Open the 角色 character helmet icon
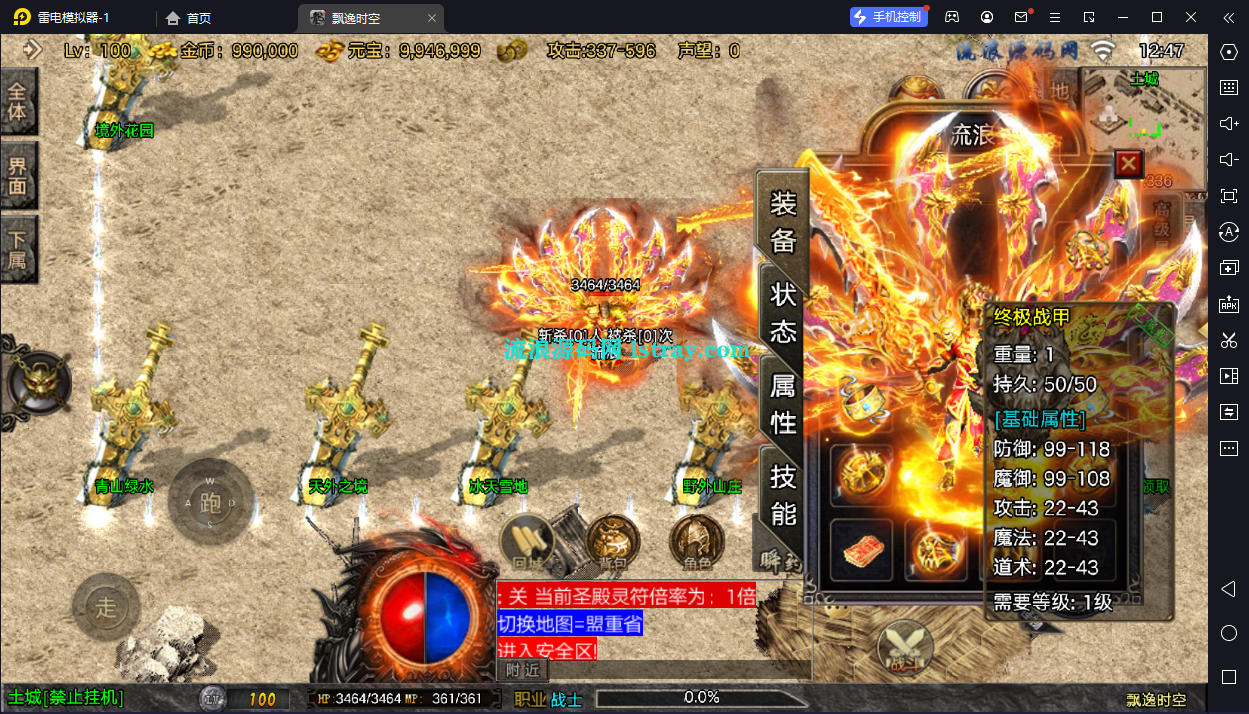The width and height of the screenshot is (1249, 714). pos(697,543)
